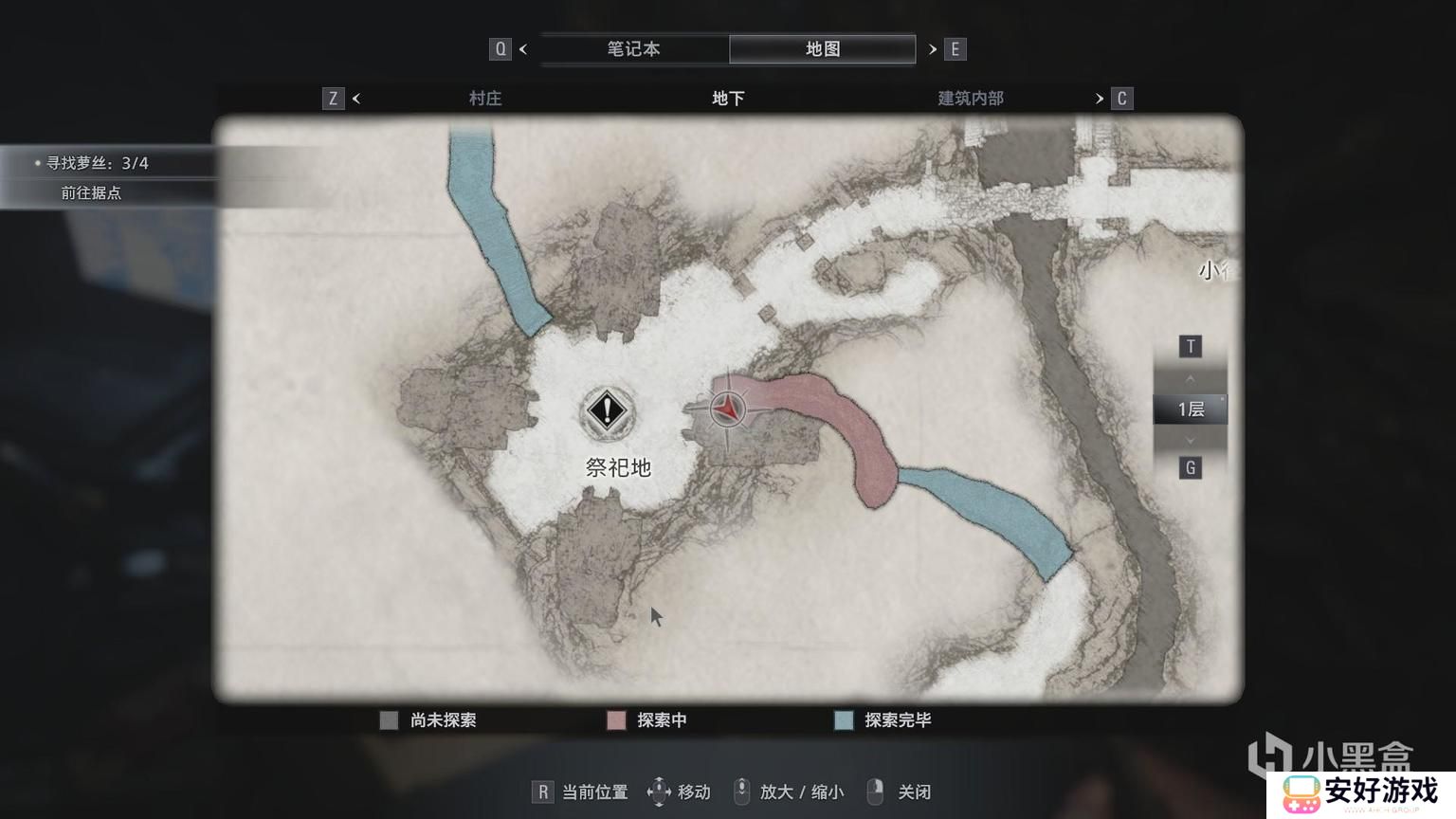The height and width of the screenshot is (819, 1456).
Task: Click the 探索中 legend entry
Action: (662, 720)
